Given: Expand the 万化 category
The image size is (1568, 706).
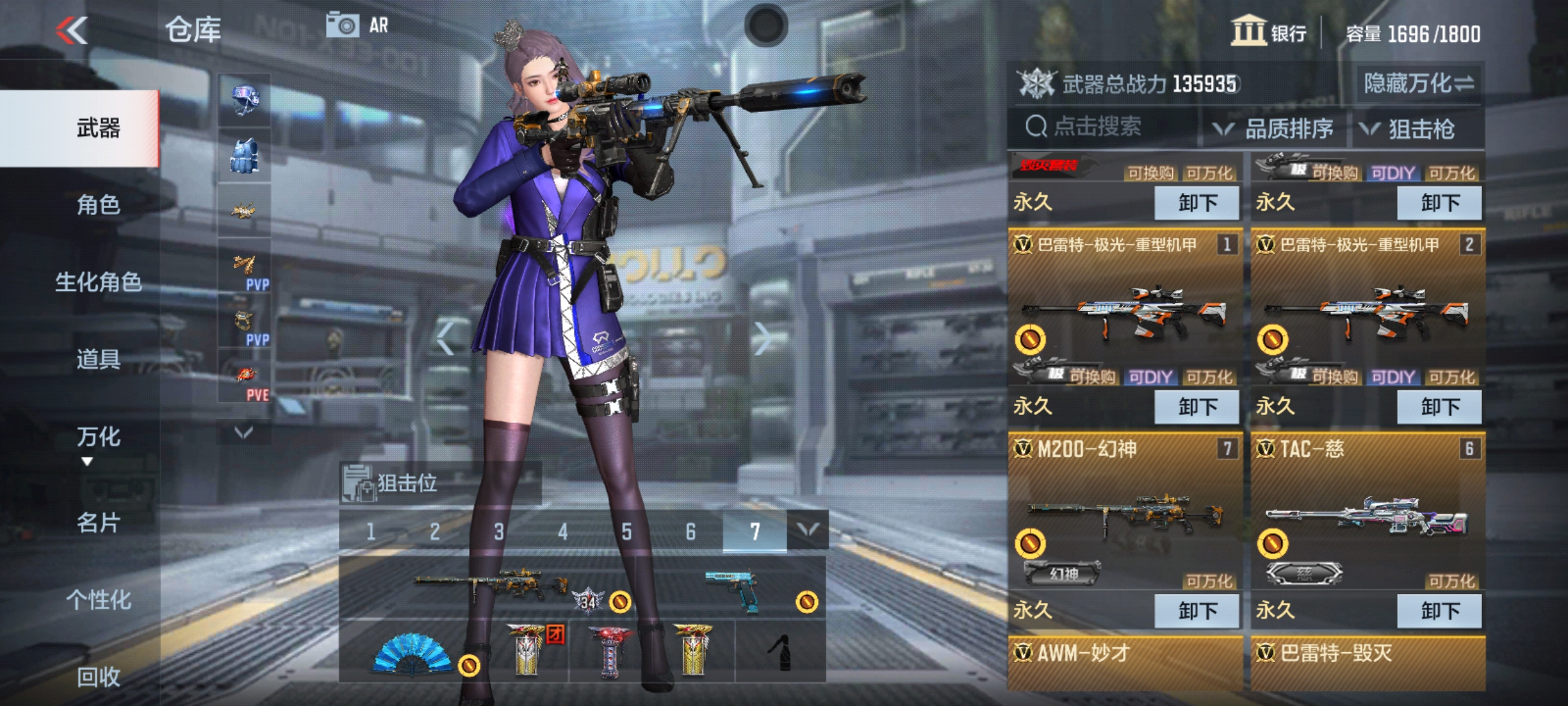Looking at the screenshot, I should pyautogui.click(x=98, y=438).
